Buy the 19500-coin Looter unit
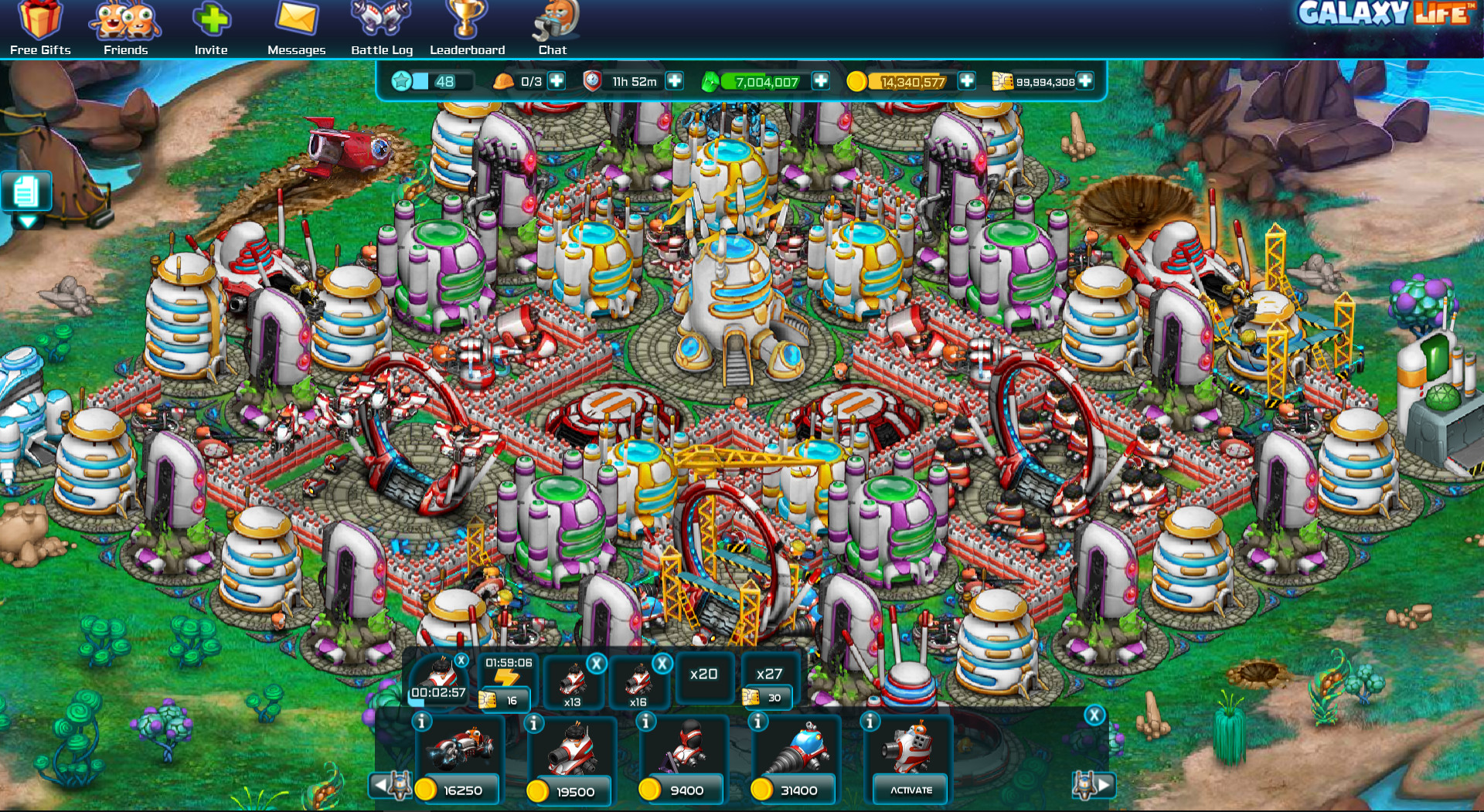Screen dimensions: 1484x812 (570, 790)
